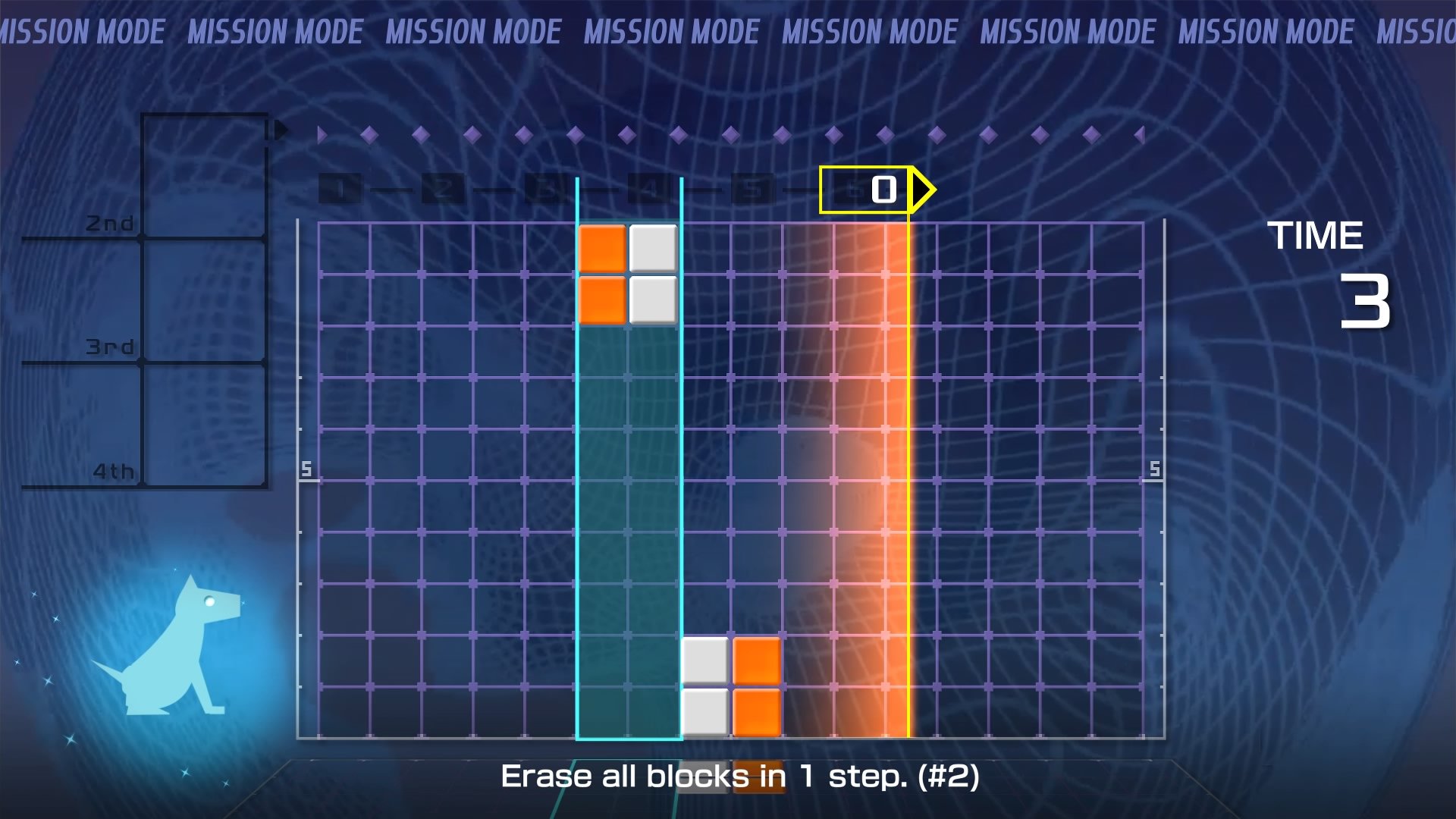1456x819 pixels.
Task: Click the left '5' marker on the grid edge
Action: click(x=308, y=469)
